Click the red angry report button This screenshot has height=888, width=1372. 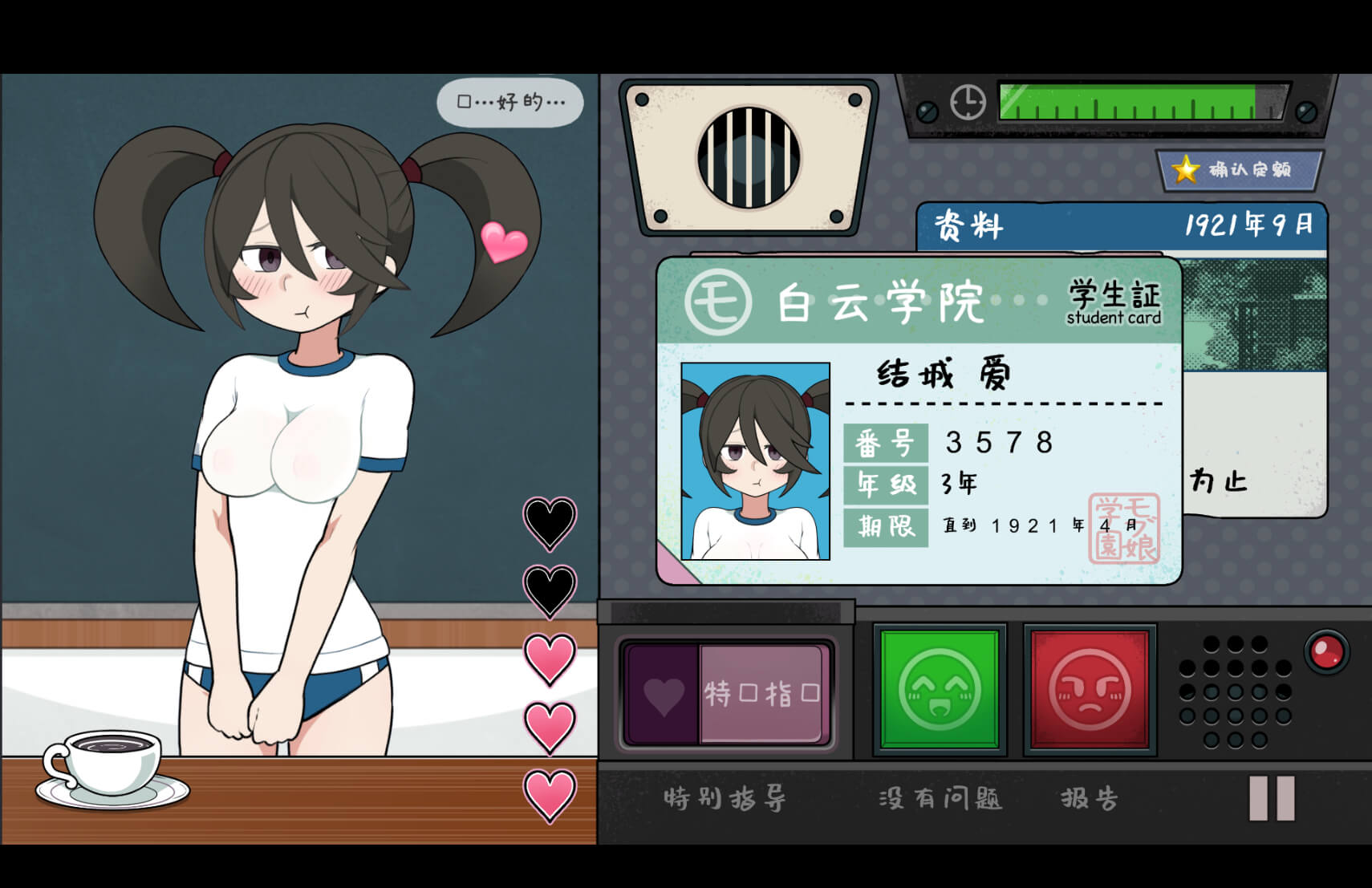[x=1090, y=690]
